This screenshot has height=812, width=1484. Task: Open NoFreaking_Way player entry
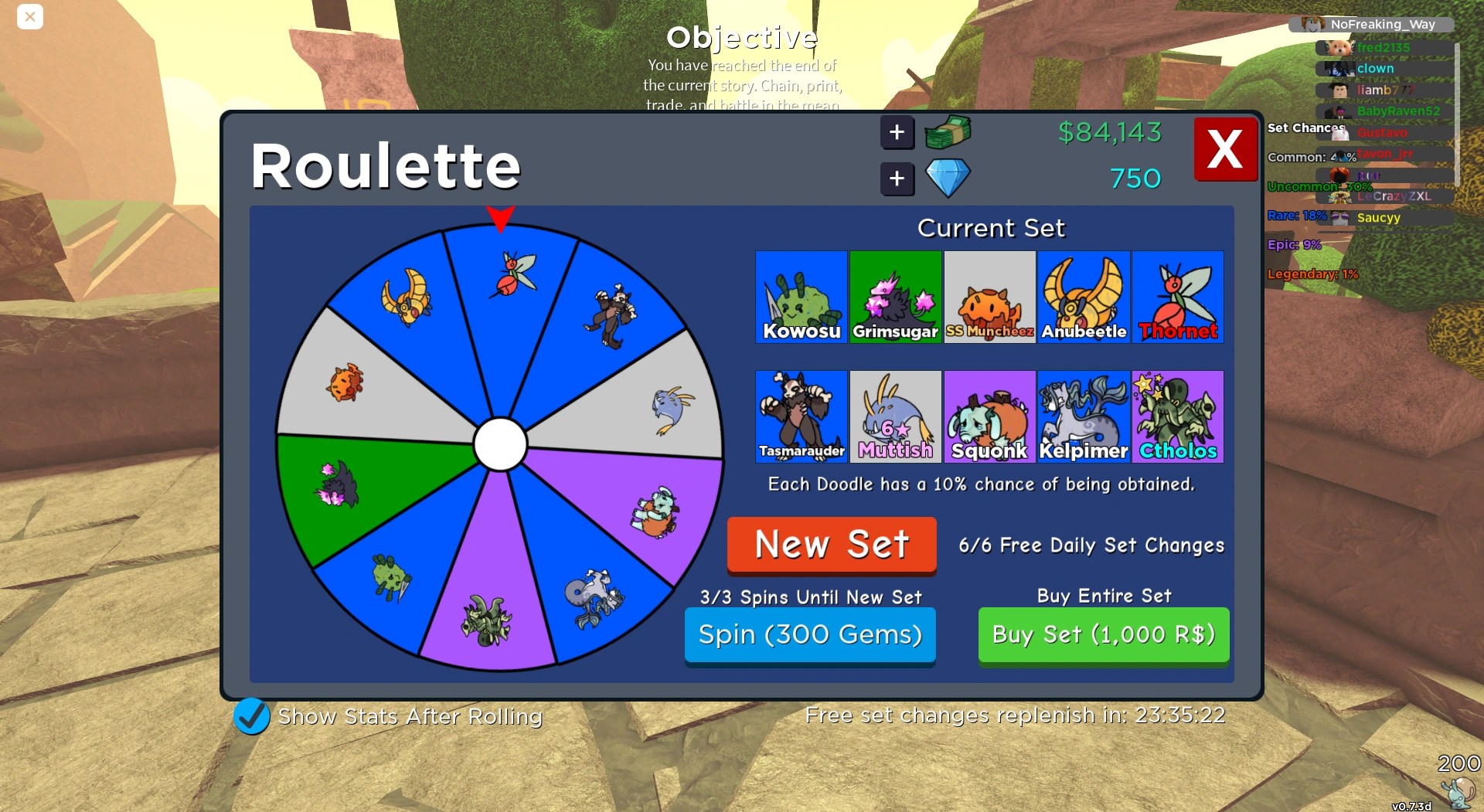tap(1381, 24)
